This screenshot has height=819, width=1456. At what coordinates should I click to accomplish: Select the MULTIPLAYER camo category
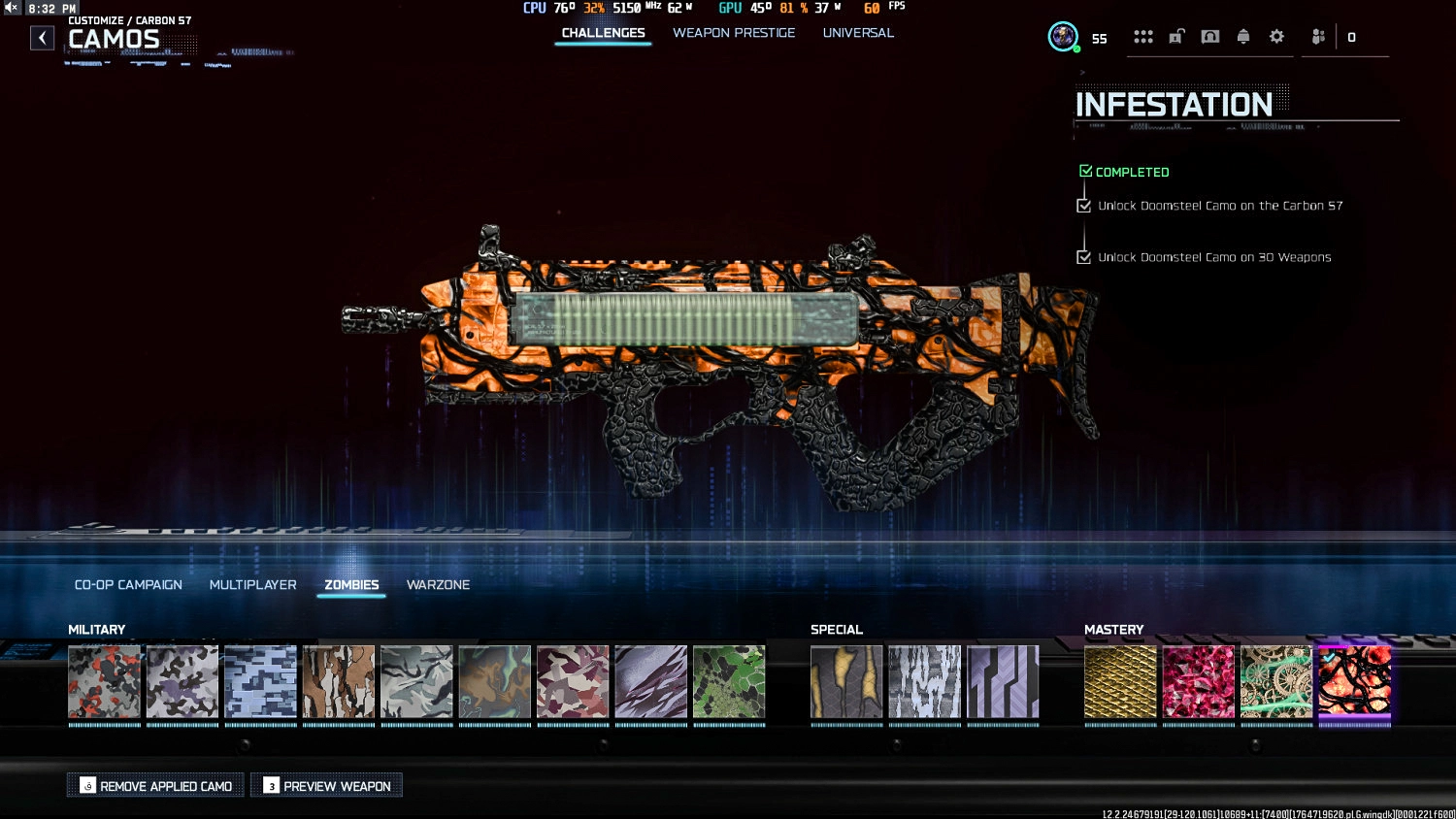[x=252, y=584]
